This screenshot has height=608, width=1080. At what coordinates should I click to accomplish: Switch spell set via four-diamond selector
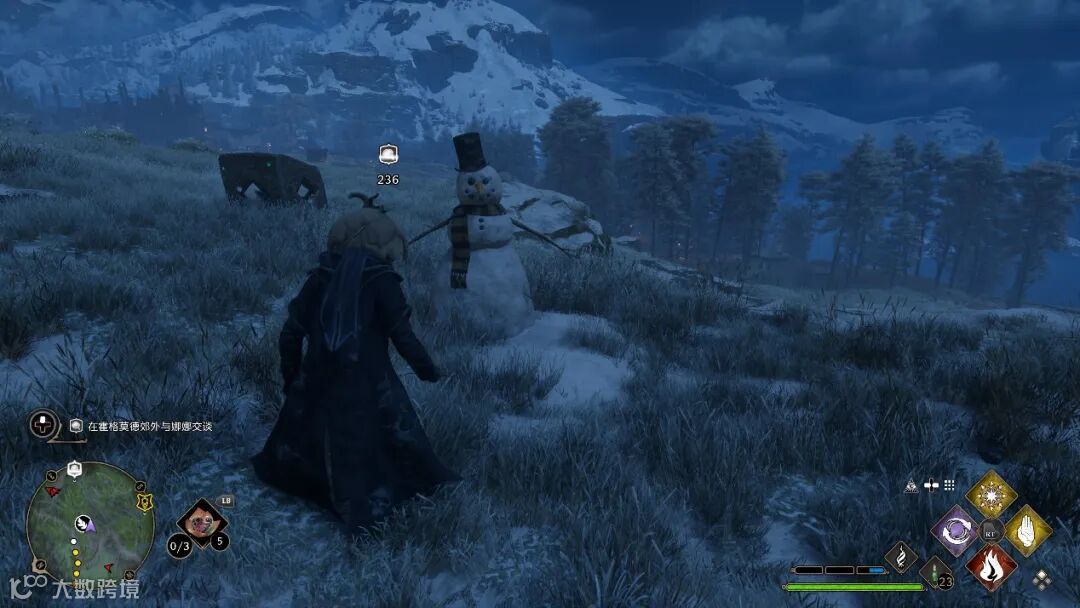click(x=1042, y=578)
